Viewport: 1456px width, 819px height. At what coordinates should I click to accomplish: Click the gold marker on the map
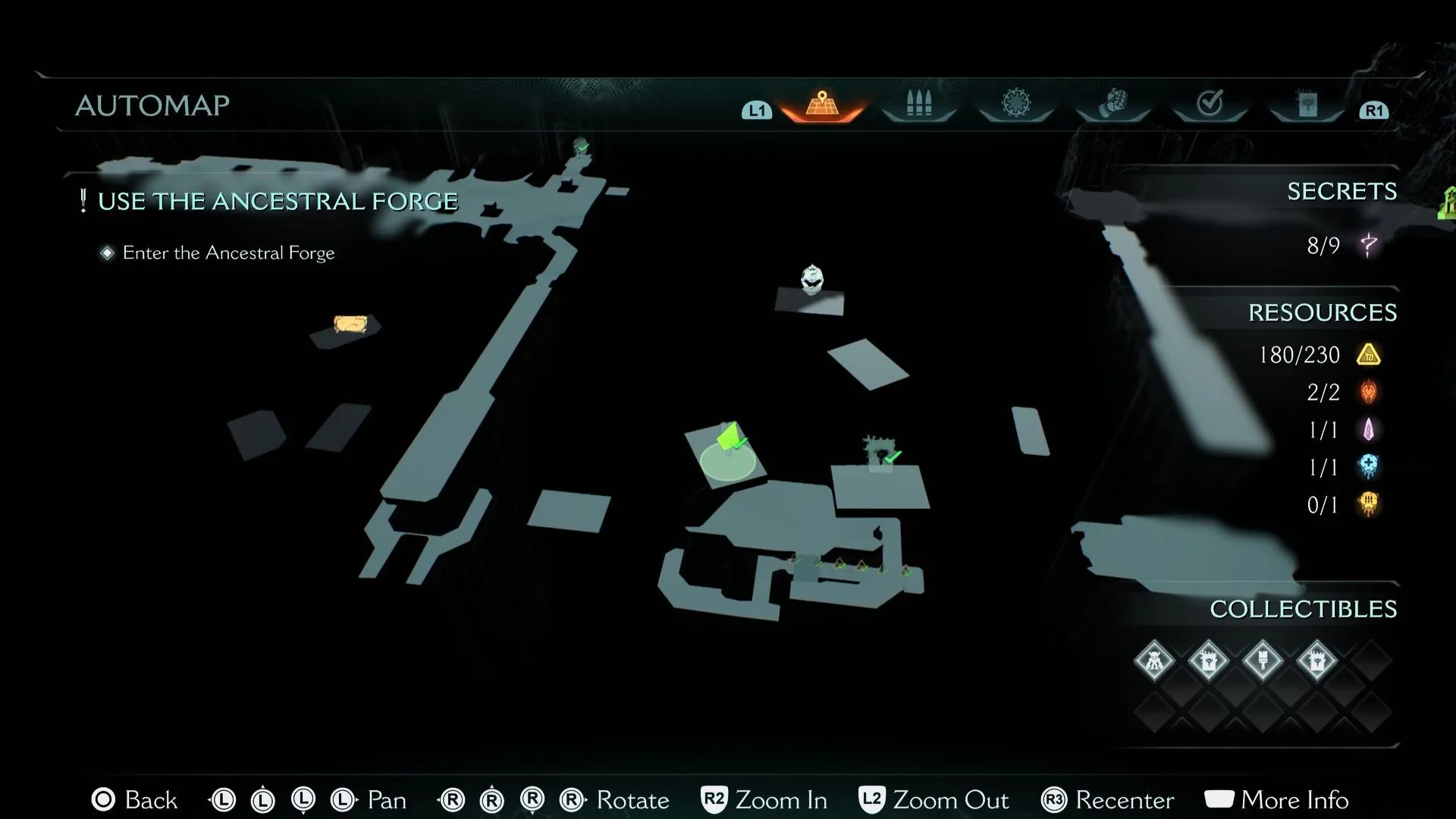tap(350, 325)
